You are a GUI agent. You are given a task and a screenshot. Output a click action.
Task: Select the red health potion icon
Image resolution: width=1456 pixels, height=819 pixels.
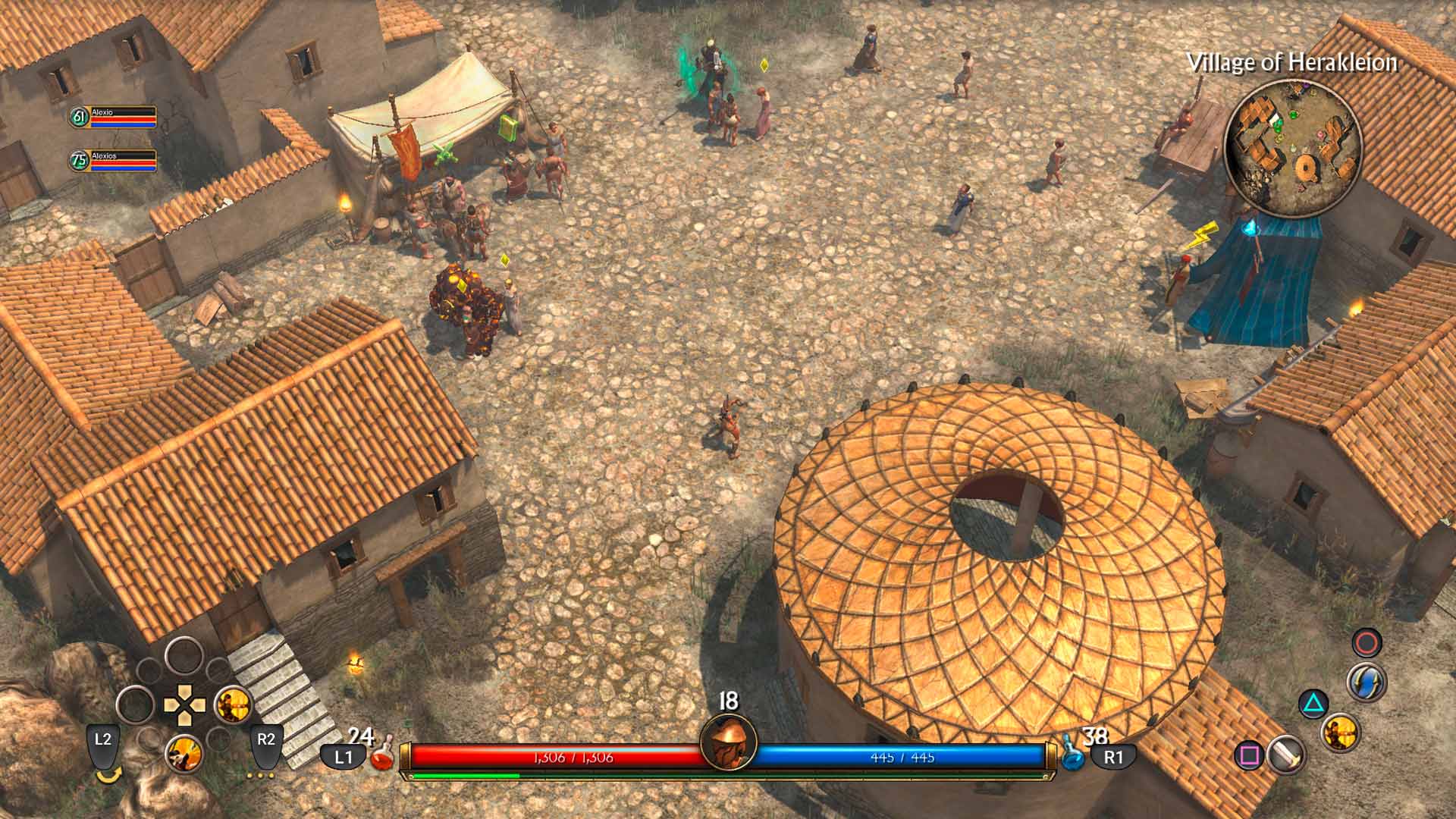click(x=383, y=757)
